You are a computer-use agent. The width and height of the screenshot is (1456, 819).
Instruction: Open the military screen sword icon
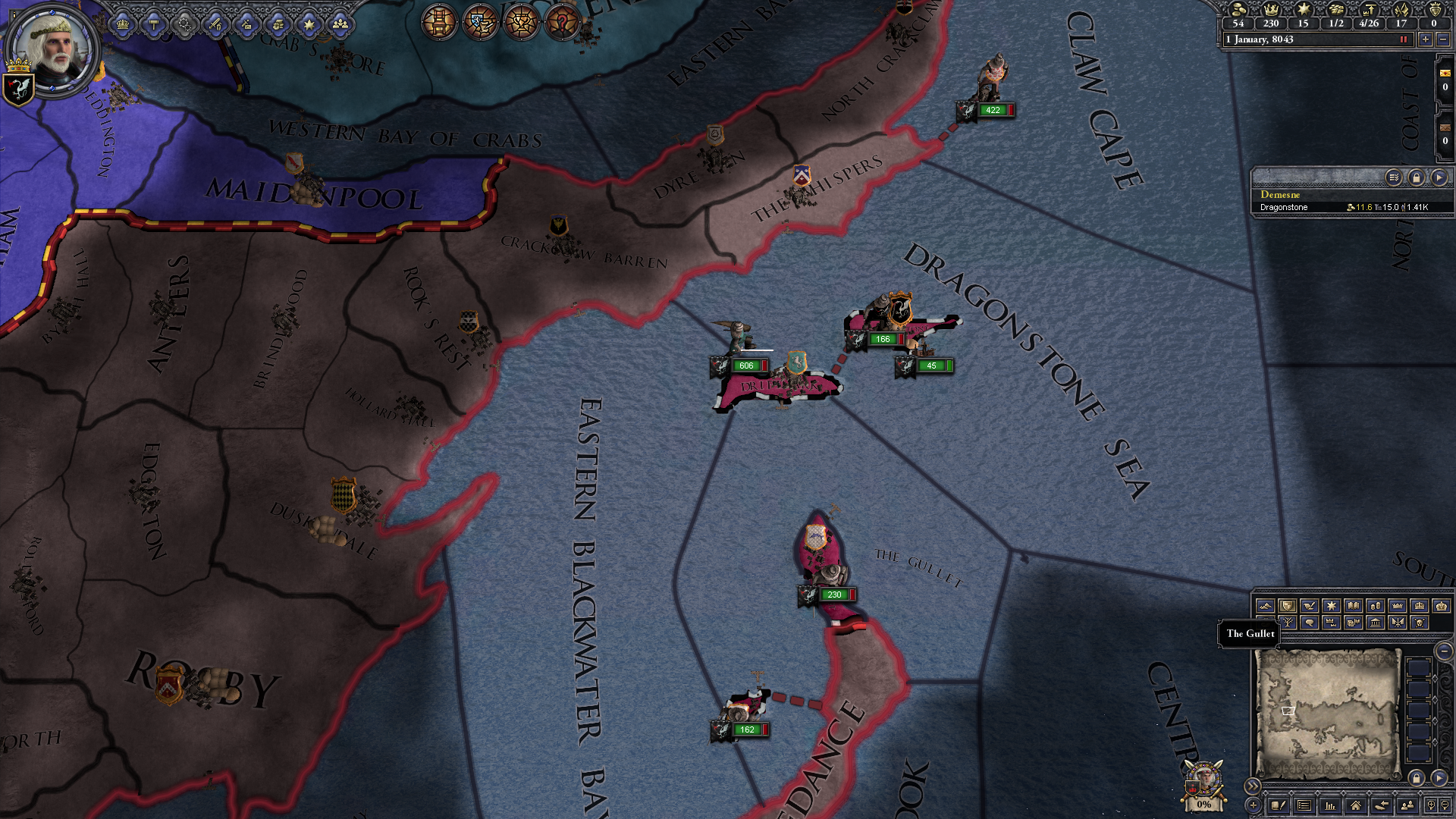[x=215, y=24]
